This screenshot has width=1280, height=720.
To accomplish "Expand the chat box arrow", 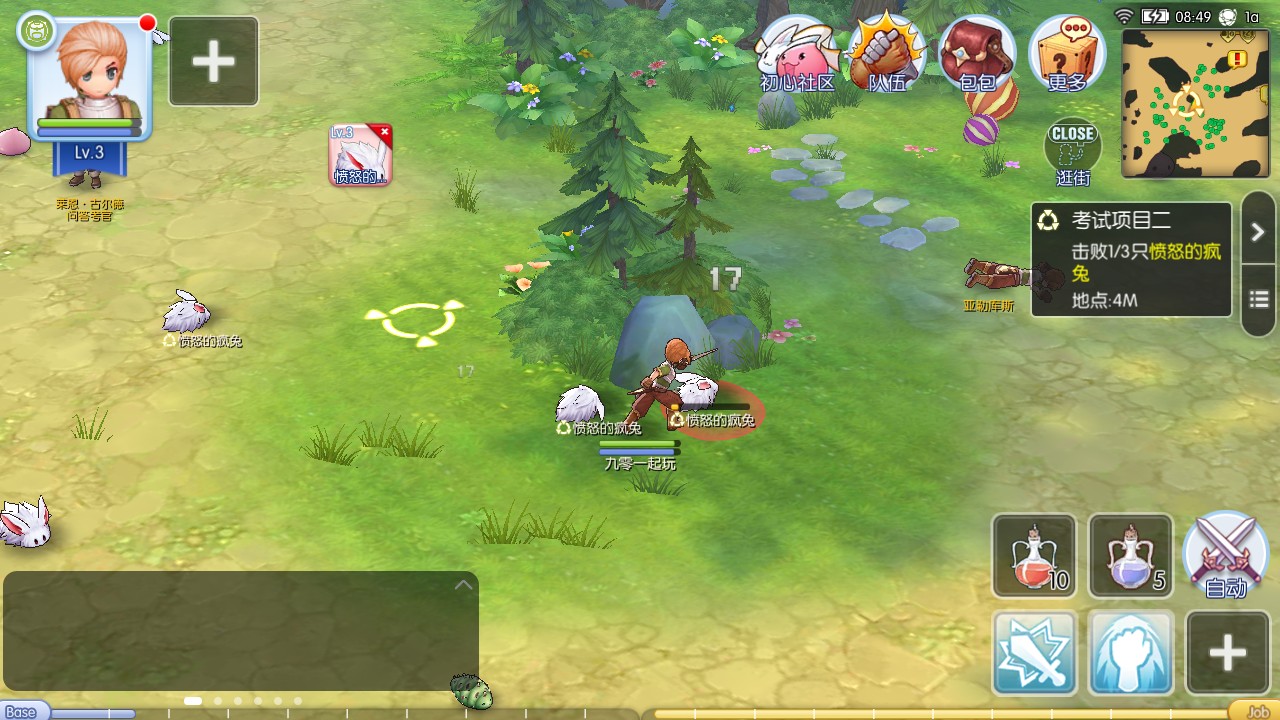I will point(463,585).
